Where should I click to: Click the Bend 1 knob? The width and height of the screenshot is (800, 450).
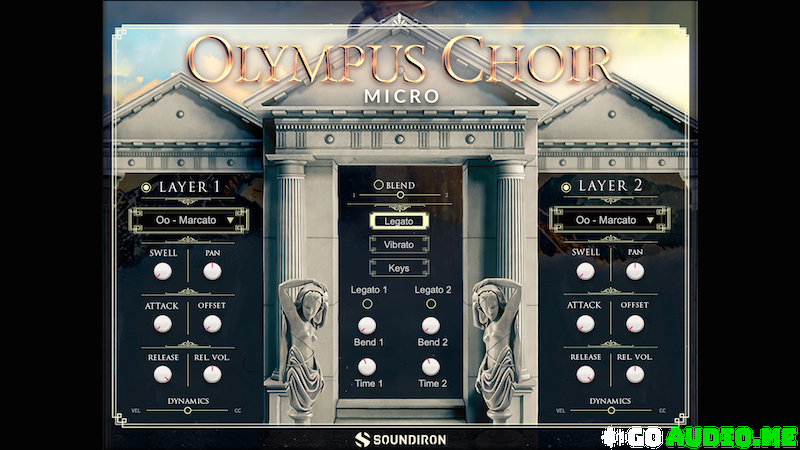(x=367, y=326)
